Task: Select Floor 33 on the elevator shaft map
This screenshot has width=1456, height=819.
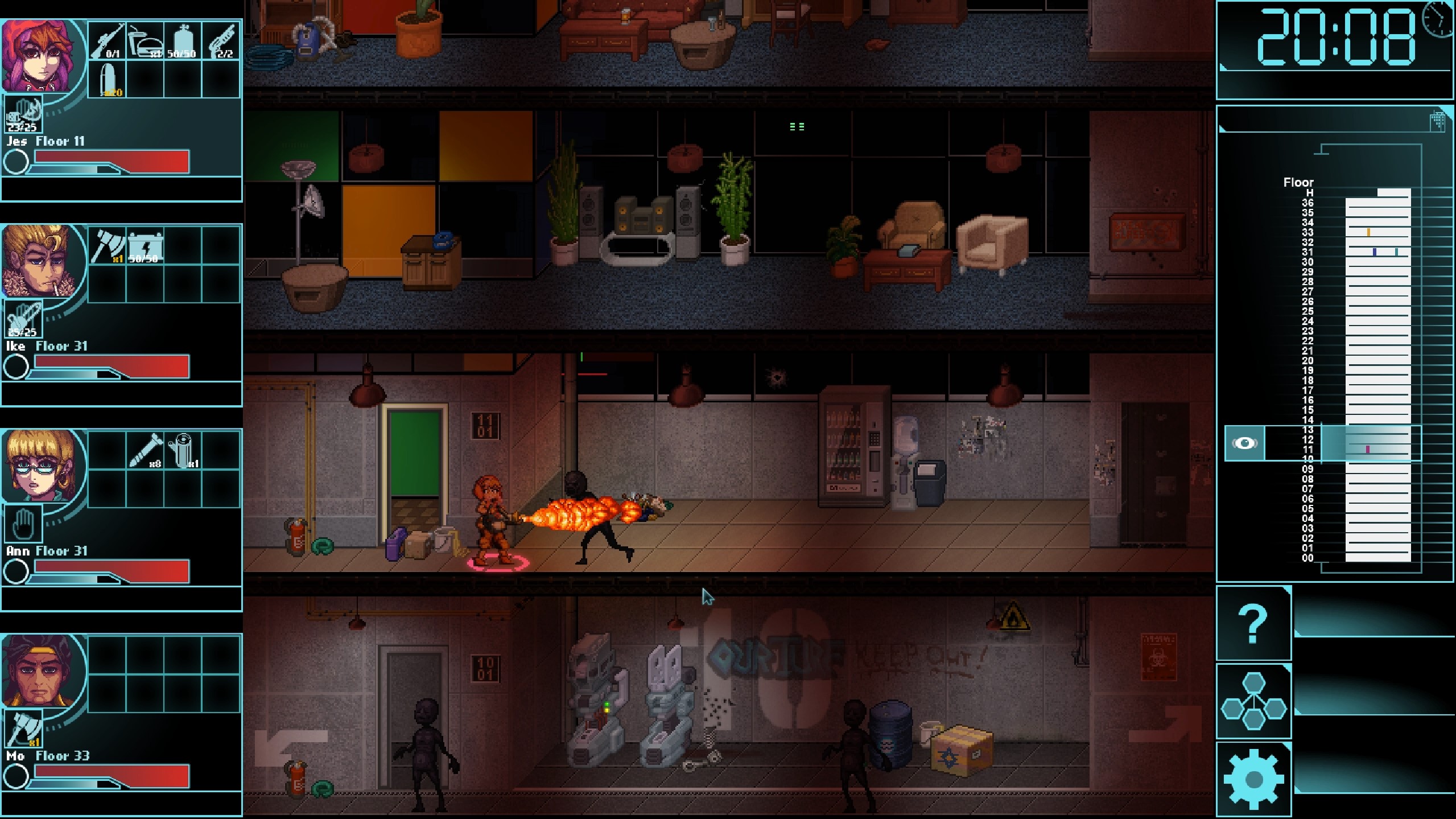Action: 1308,233
